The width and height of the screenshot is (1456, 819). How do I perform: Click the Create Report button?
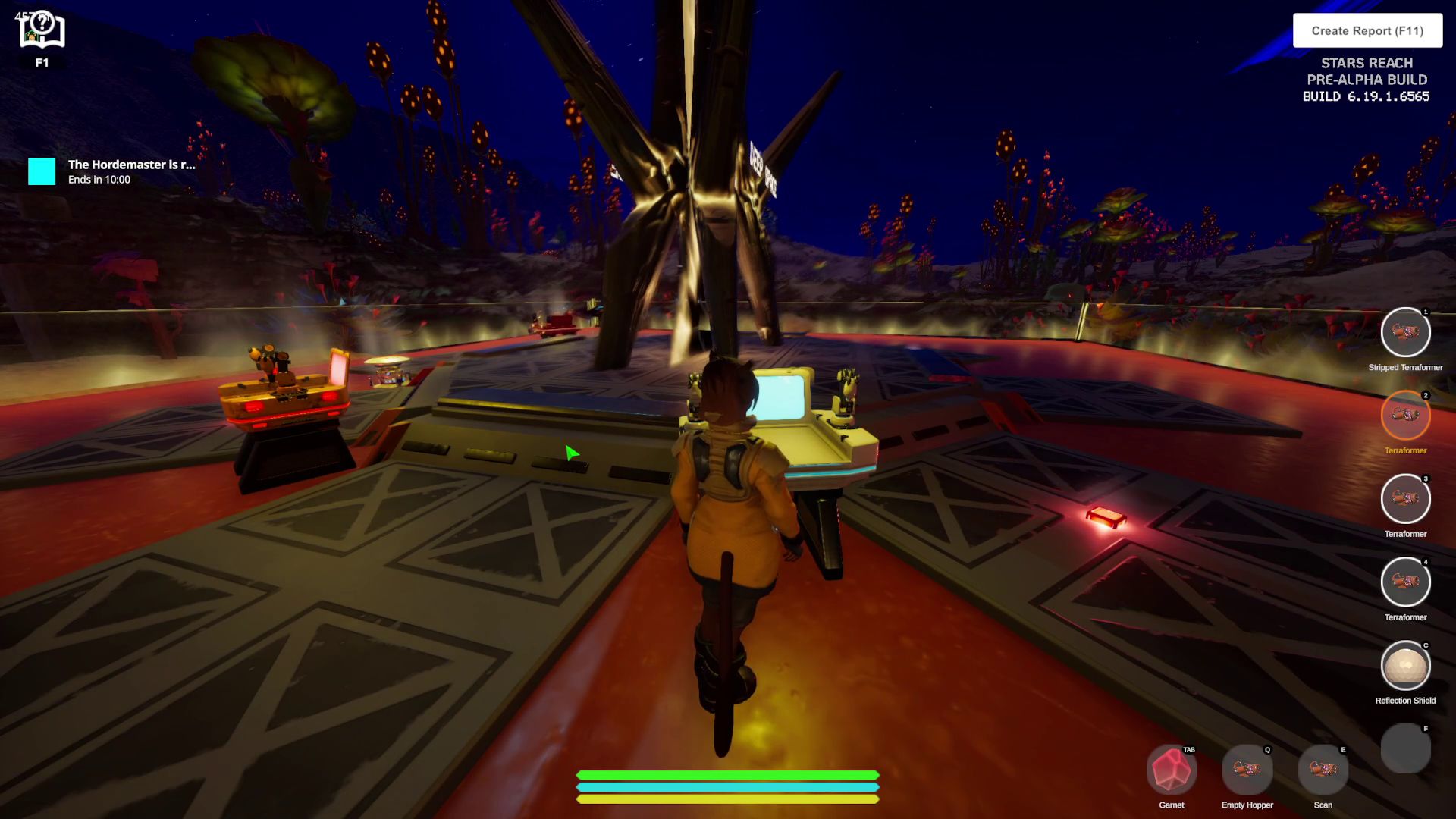coord(1367,31)
